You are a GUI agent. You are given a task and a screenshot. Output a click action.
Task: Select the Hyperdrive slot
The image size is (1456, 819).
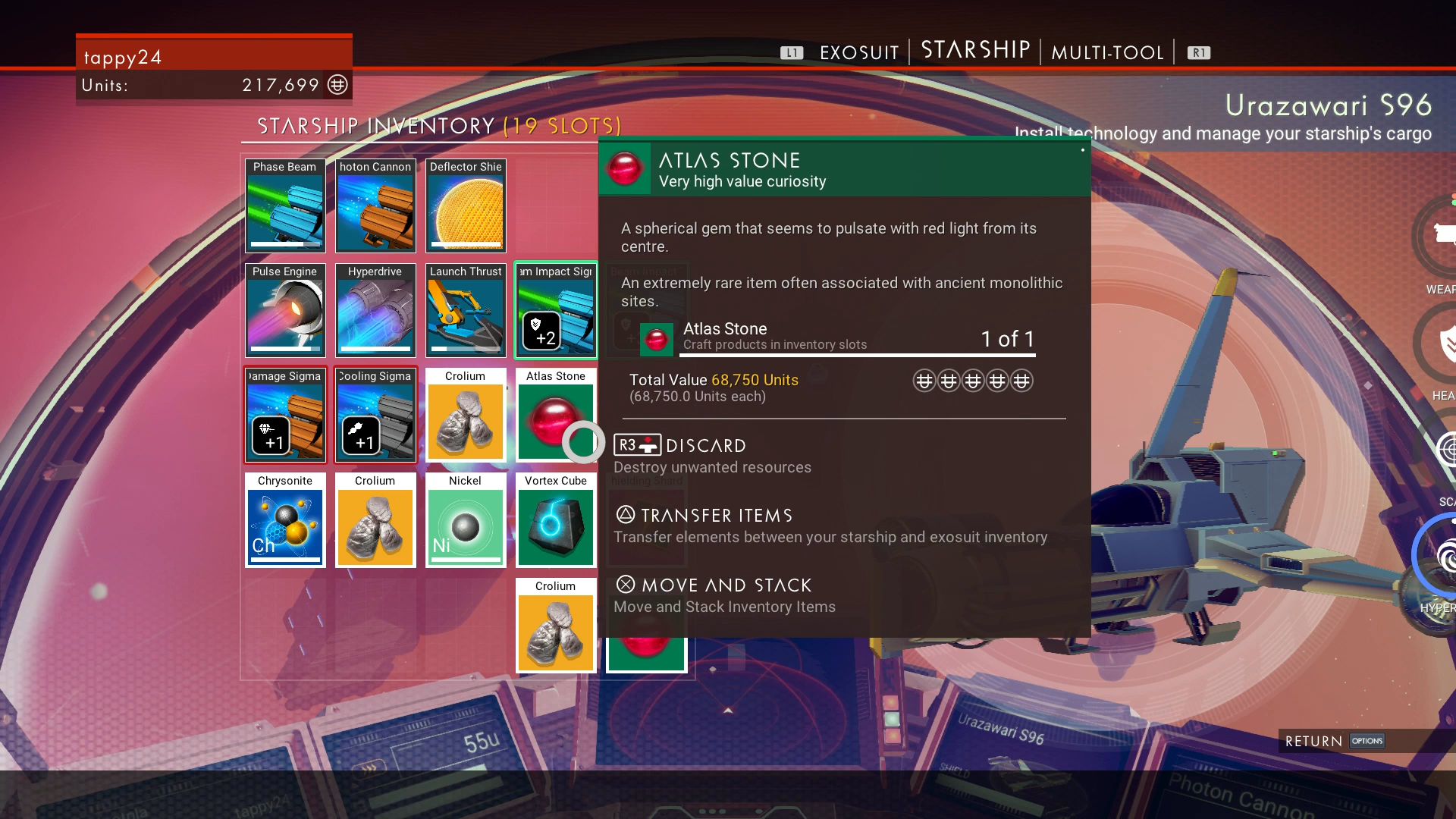pos(375,310)
